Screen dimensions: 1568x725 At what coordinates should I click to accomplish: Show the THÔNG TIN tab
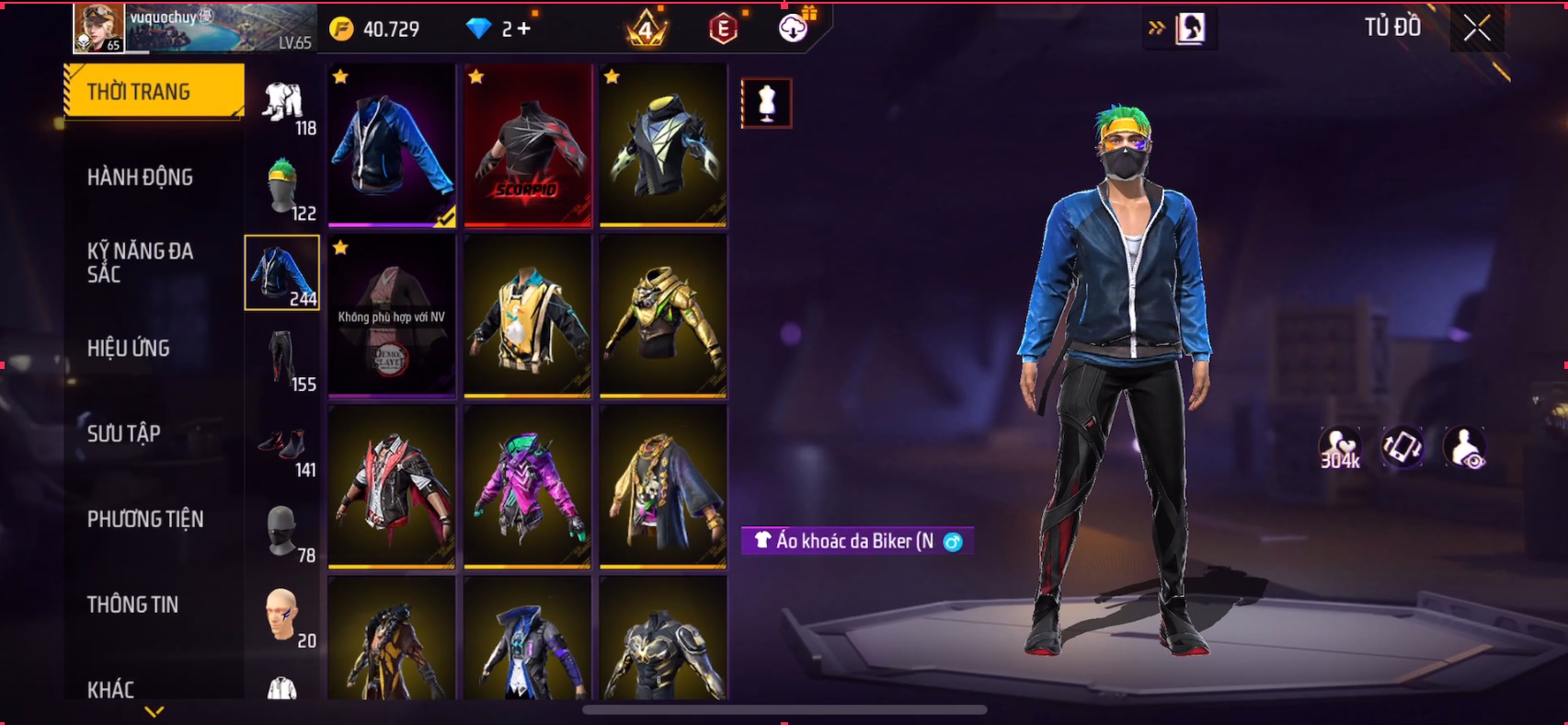132,604
